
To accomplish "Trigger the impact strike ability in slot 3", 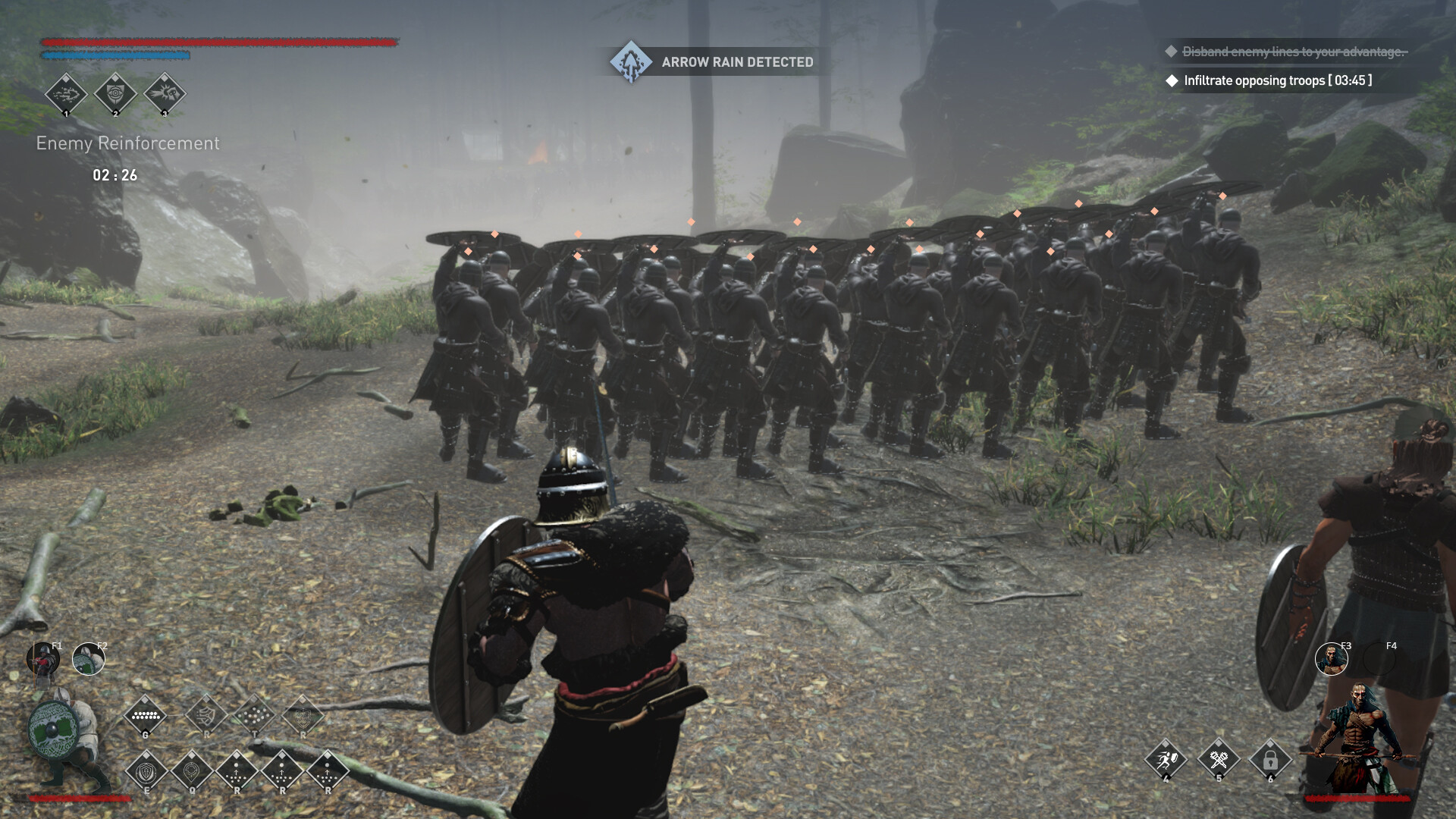I will tap(165, 95).
